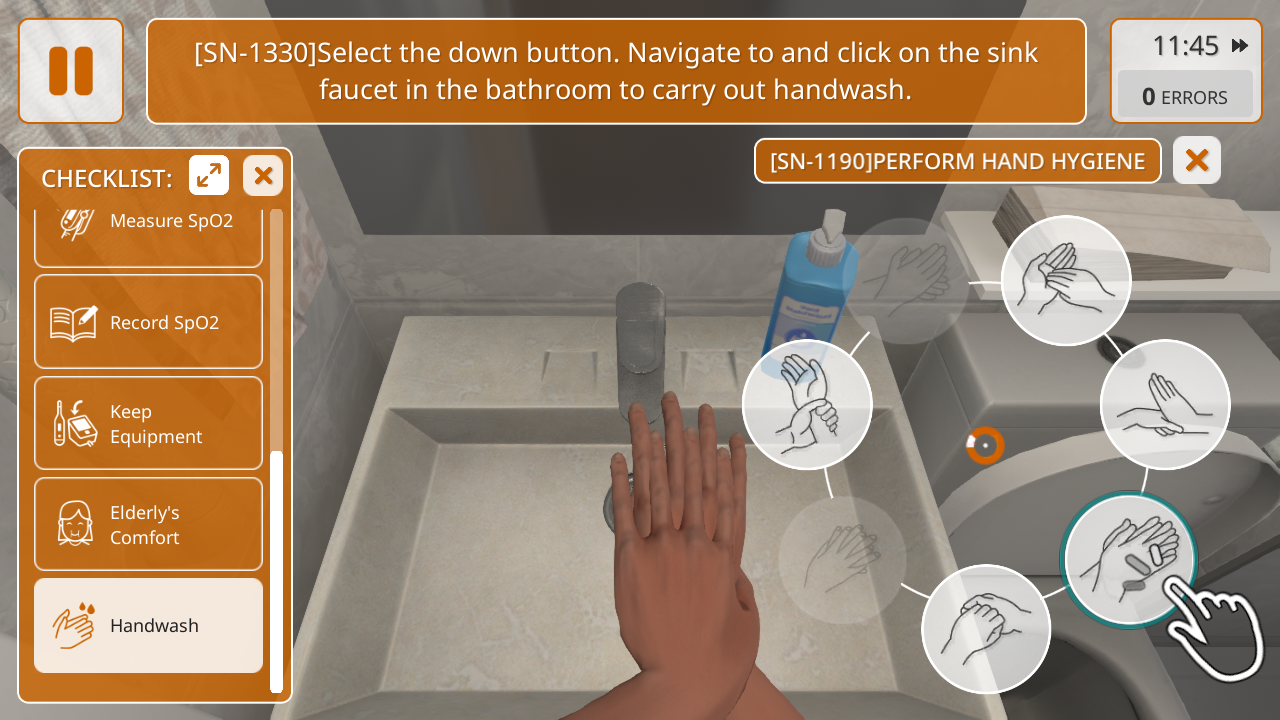Pick the highlighted fingertips-in-palm step
The image size is (1280, 720).
point(1129,559)
